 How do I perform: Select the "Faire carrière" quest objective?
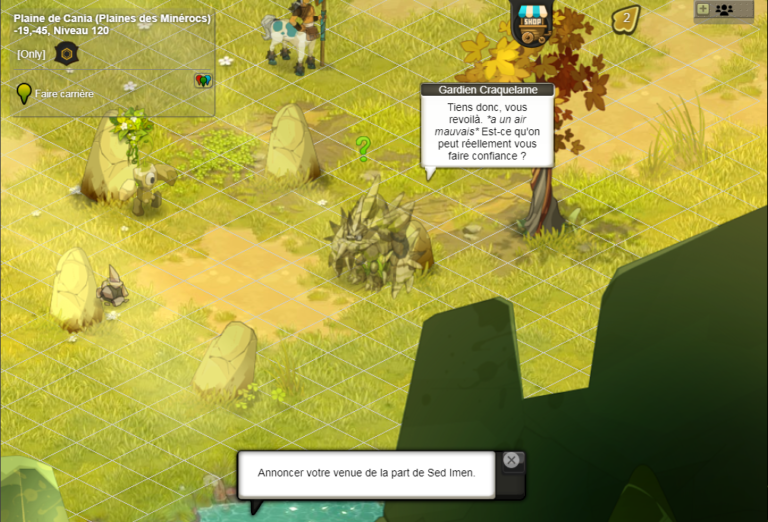coord(64,94)
